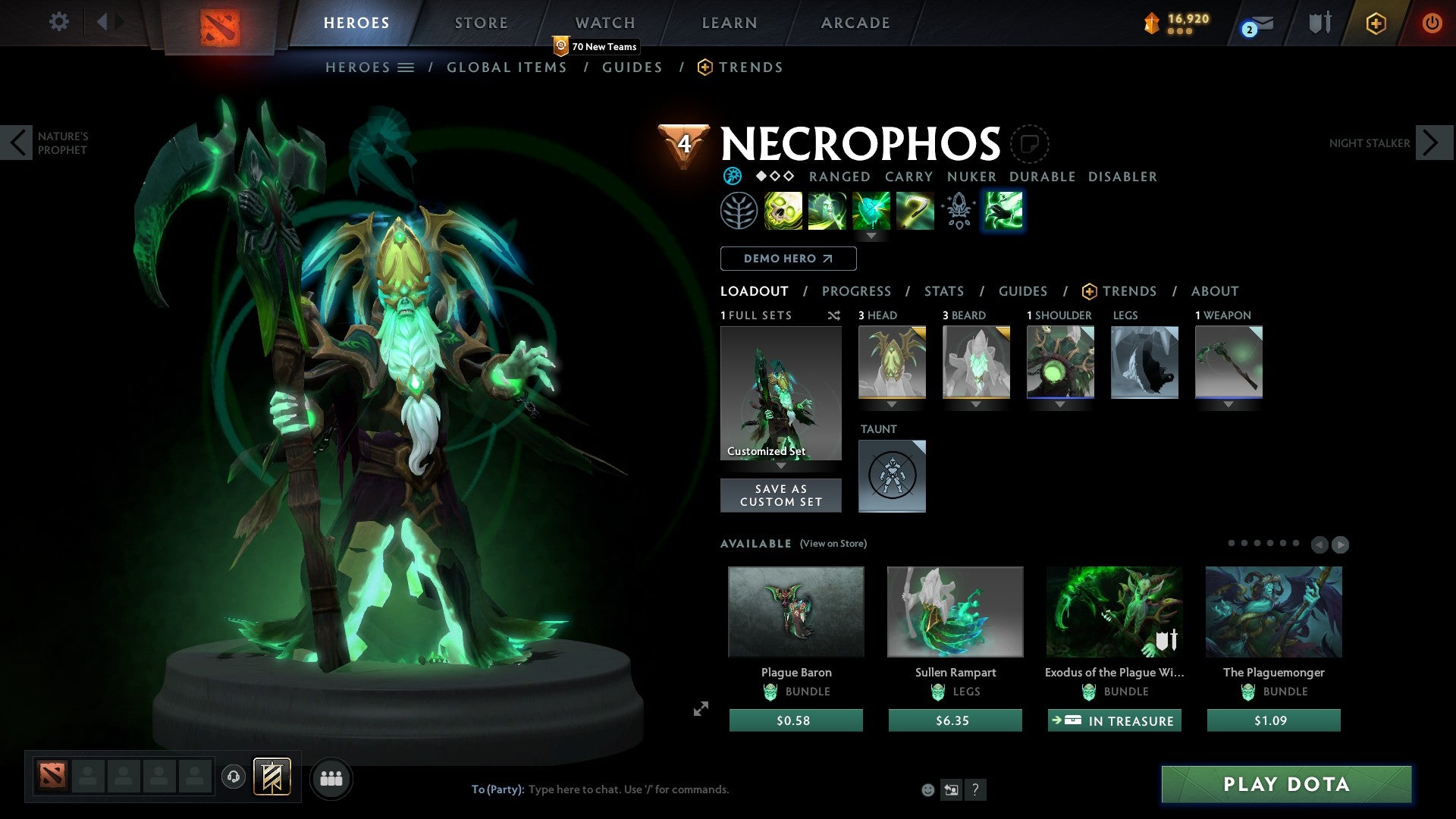Switch to the STATS tab

click(x=943, y=291)
